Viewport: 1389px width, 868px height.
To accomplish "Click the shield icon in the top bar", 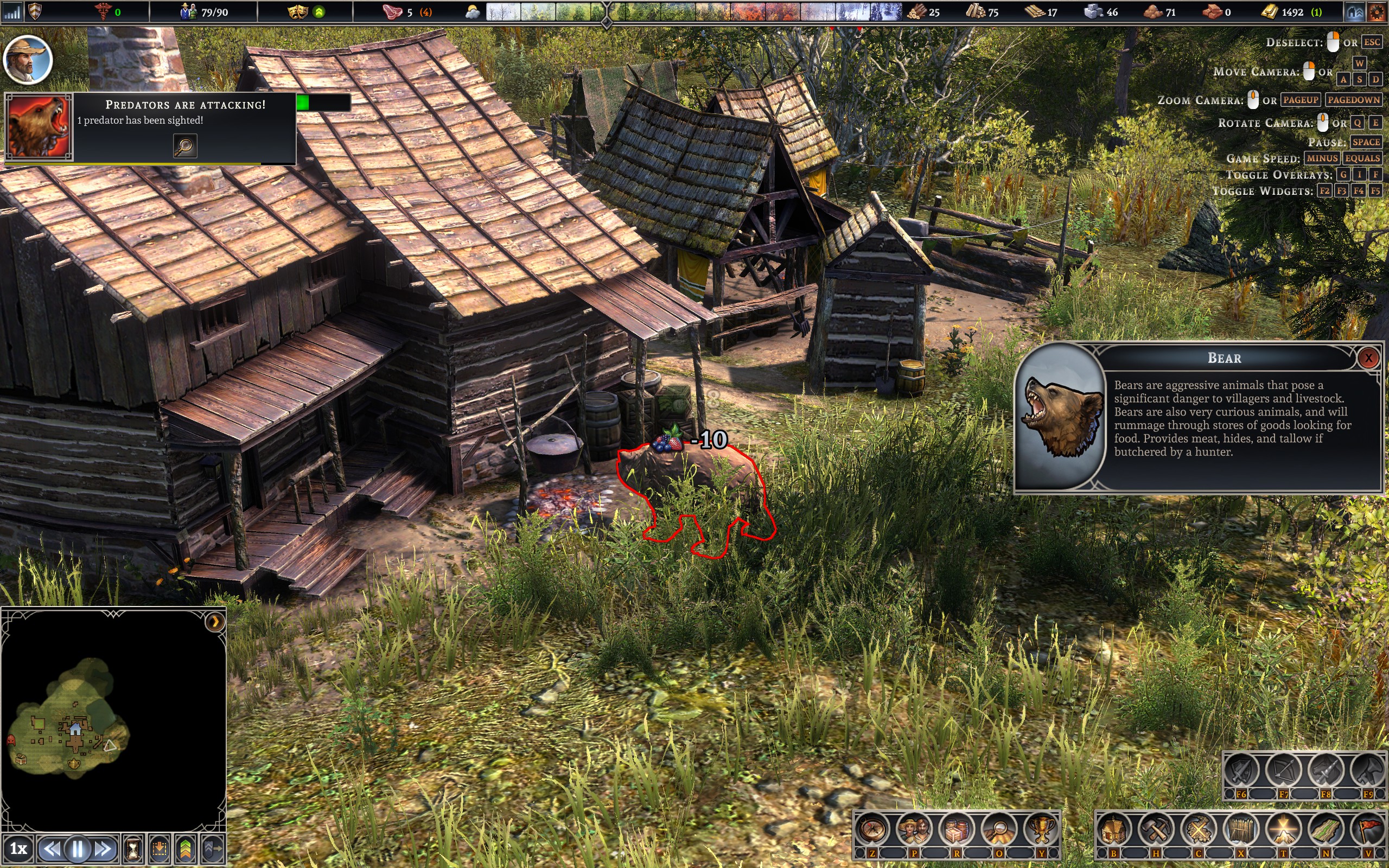I will pos(35,11).
